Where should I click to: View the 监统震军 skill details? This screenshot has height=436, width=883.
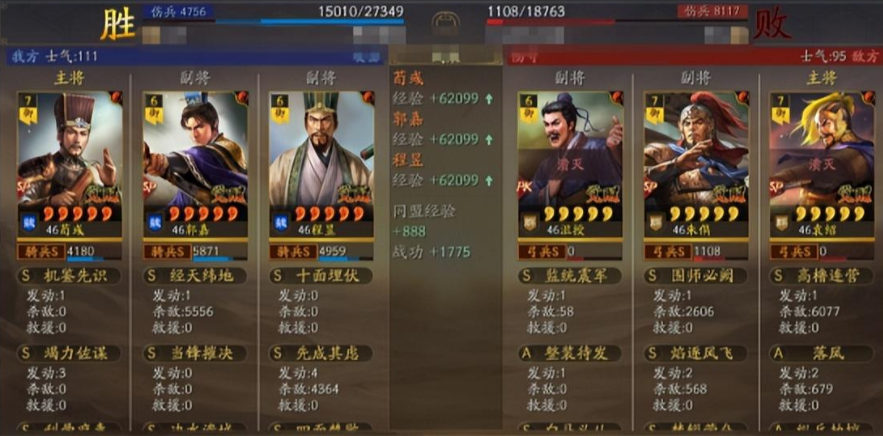coord(568,275)
